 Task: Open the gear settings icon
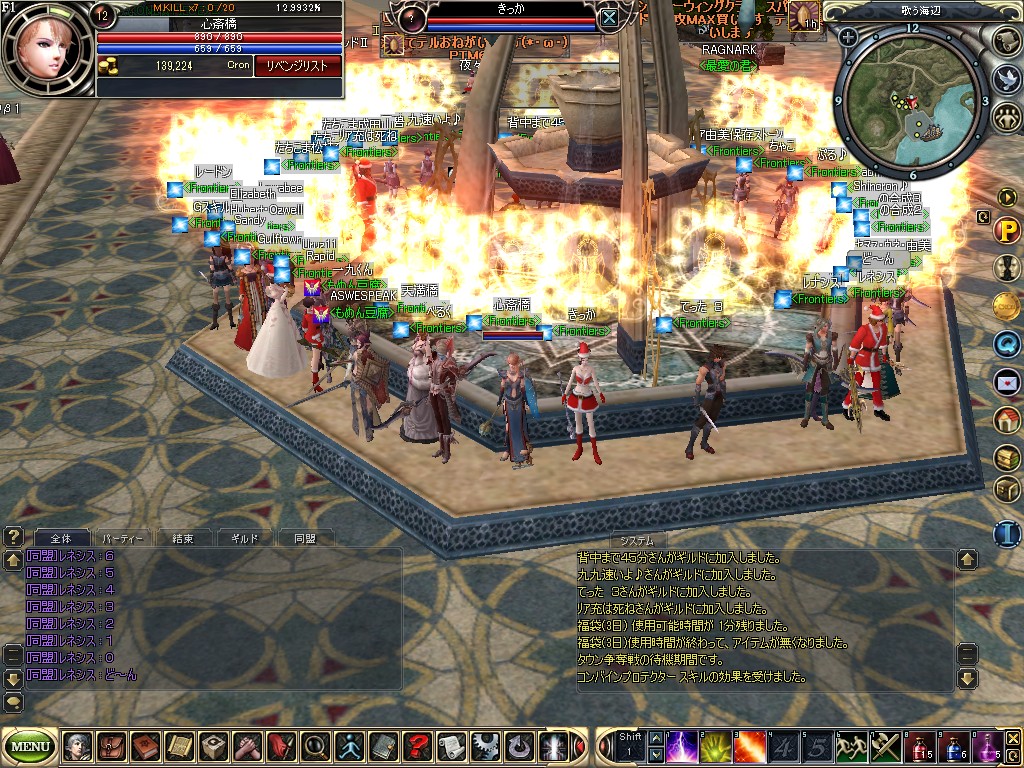coord(485,746)
